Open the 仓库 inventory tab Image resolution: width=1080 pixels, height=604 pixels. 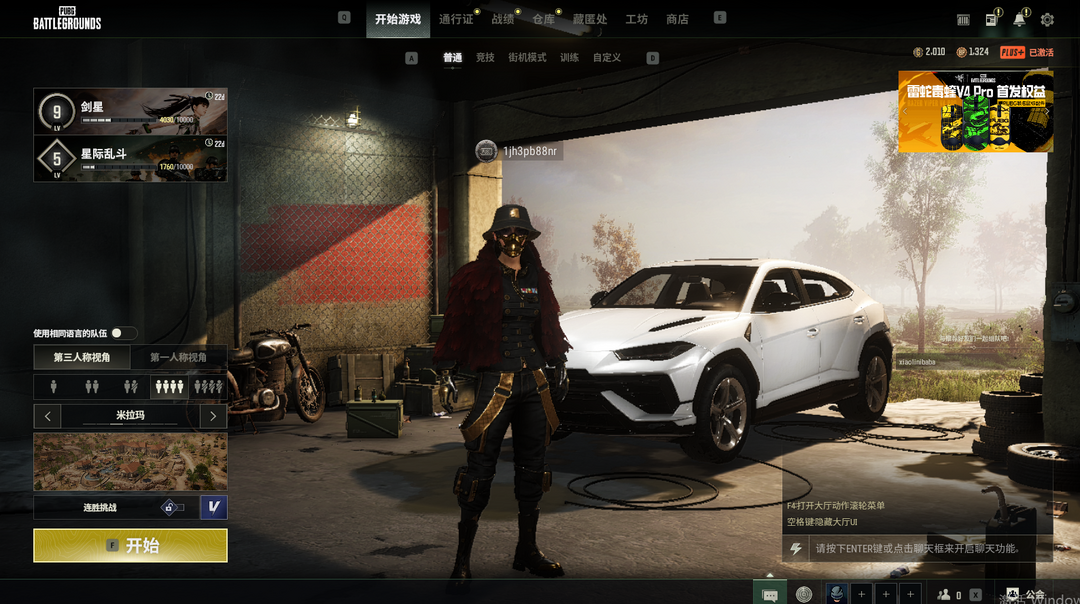click(x=543, y=19)
